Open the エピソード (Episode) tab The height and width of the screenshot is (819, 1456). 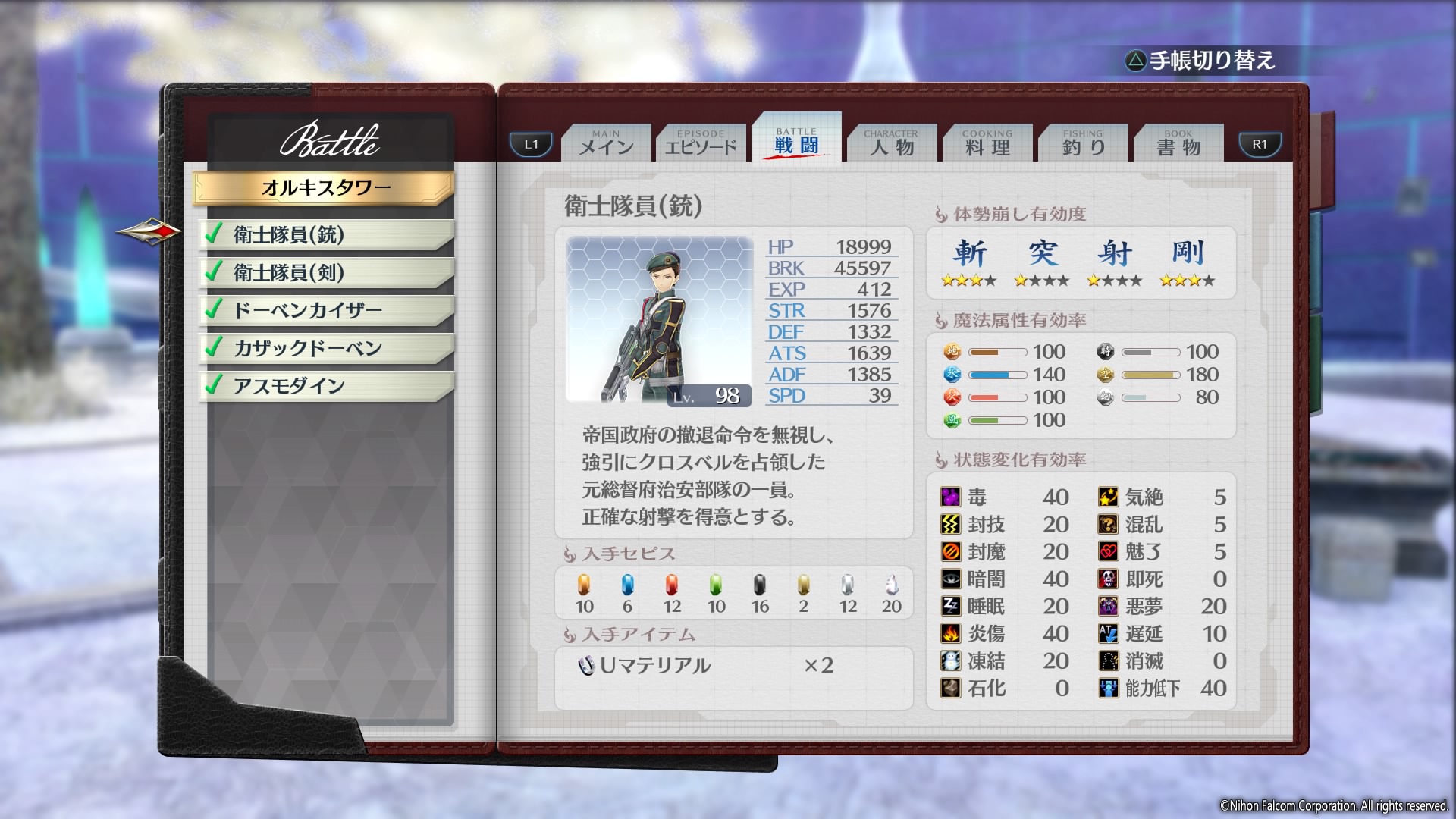(x=701, y=143)
